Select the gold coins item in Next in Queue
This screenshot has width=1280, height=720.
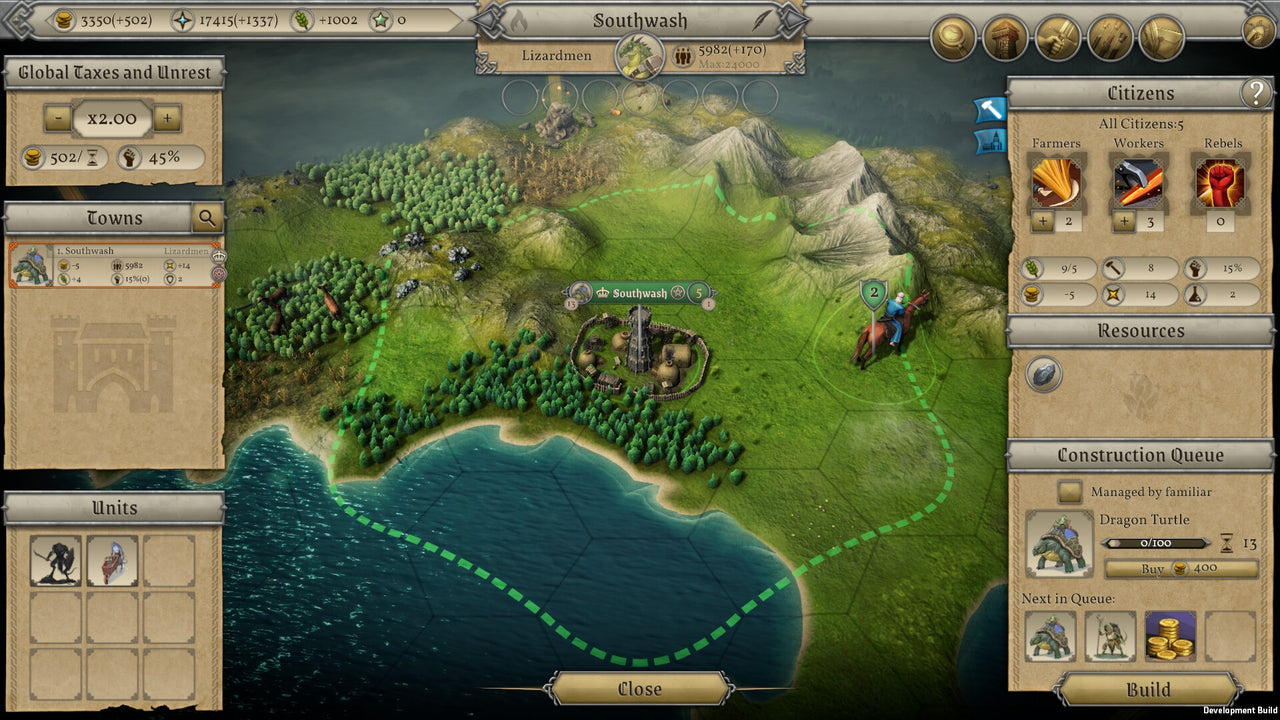pos(1172,637)
